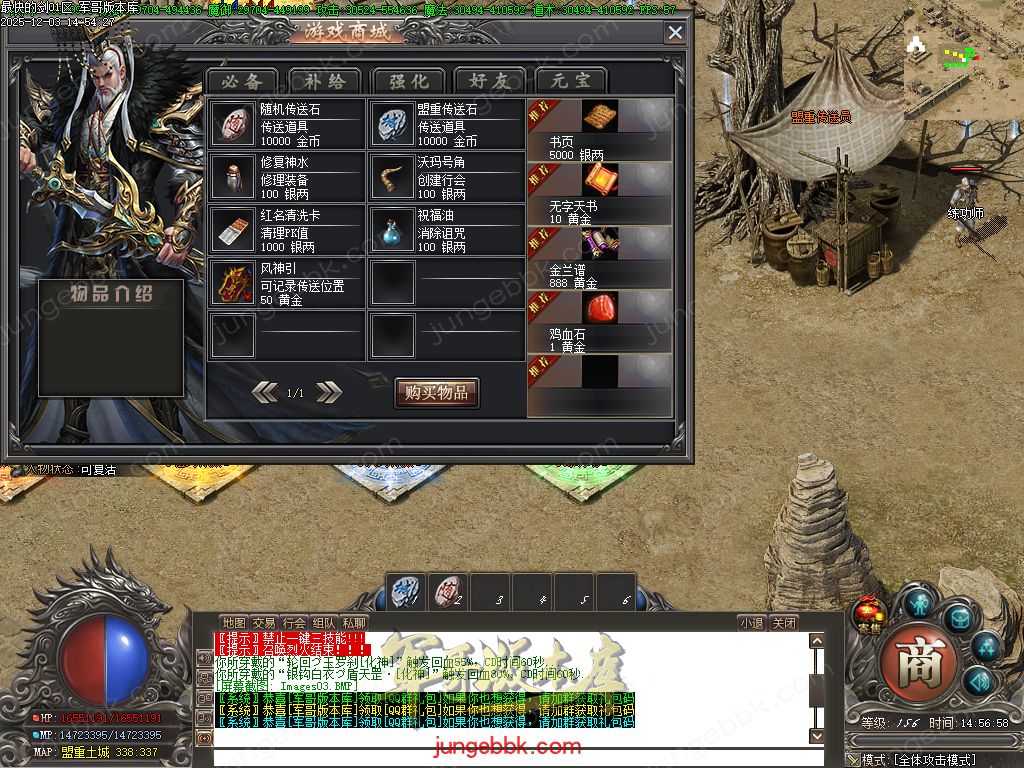Open the 交易 chat channel tab
This screenshot has width=1024, height=768.
263,622
